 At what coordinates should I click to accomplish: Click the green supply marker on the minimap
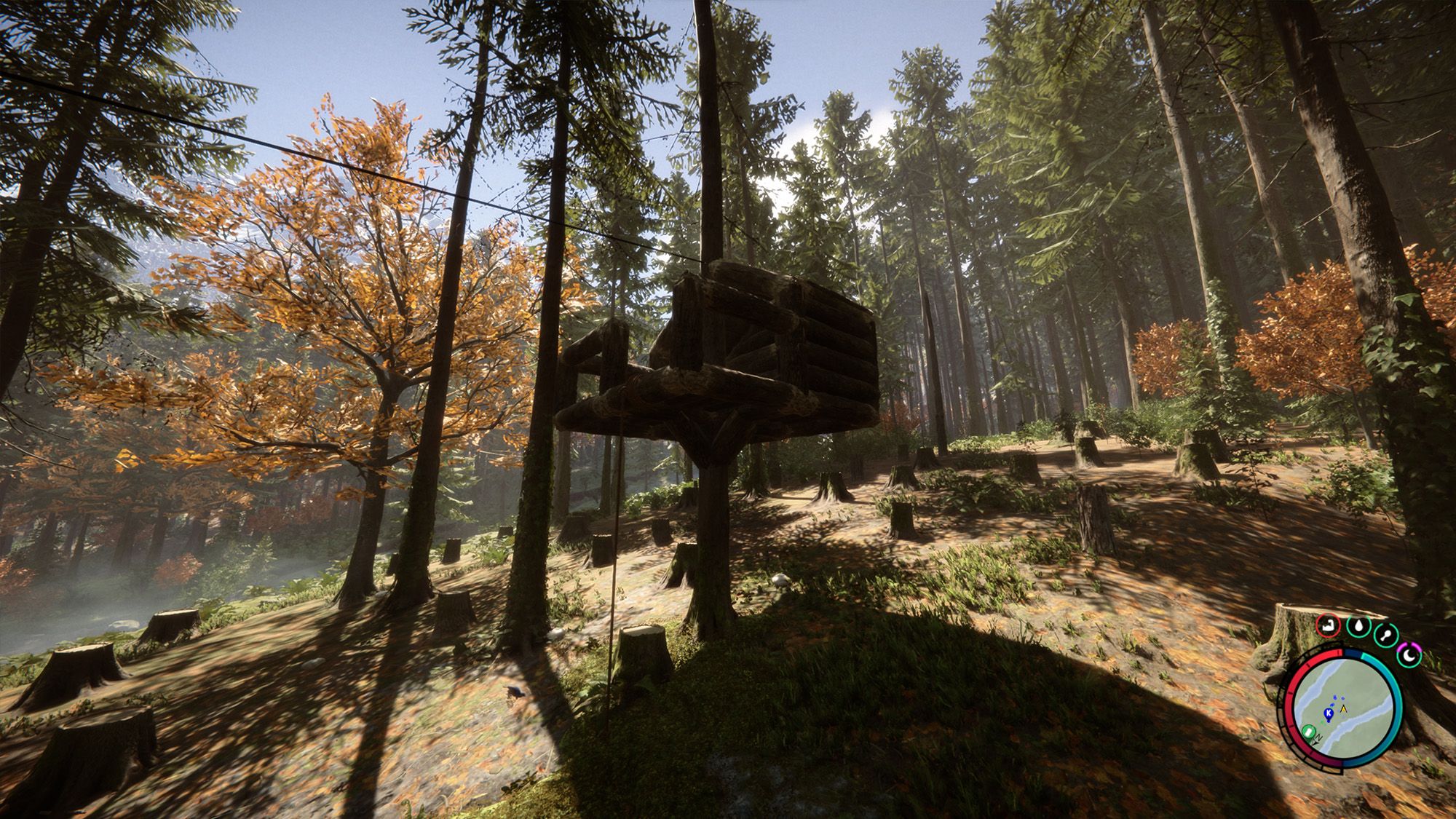(1308, 731)
